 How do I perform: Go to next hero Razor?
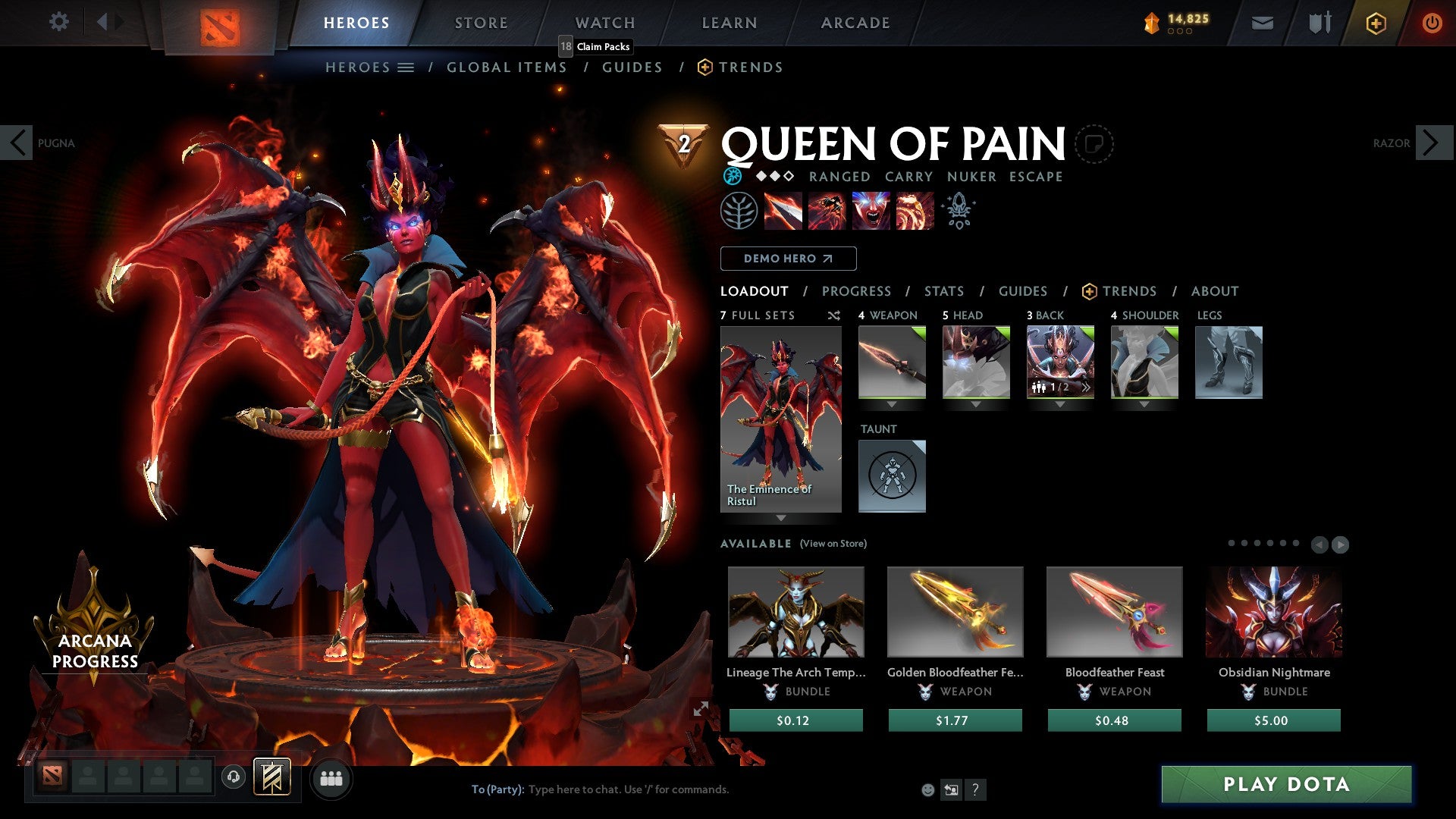1432,143
